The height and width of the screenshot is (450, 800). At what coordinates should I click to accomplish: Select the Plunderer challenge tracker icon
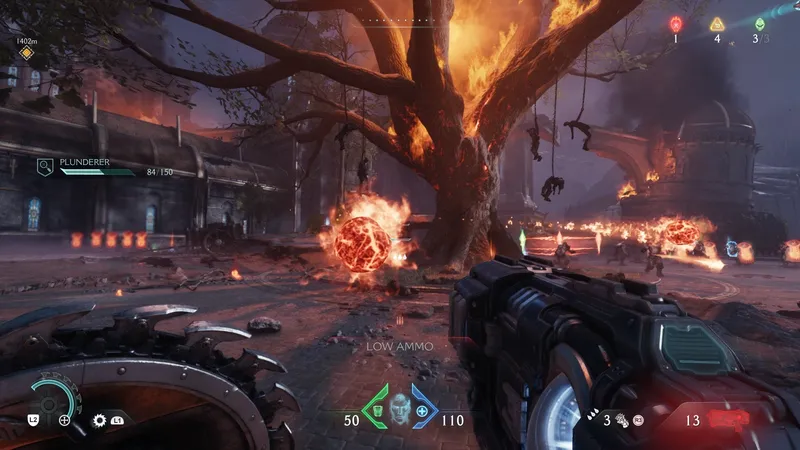pos(45,166)
